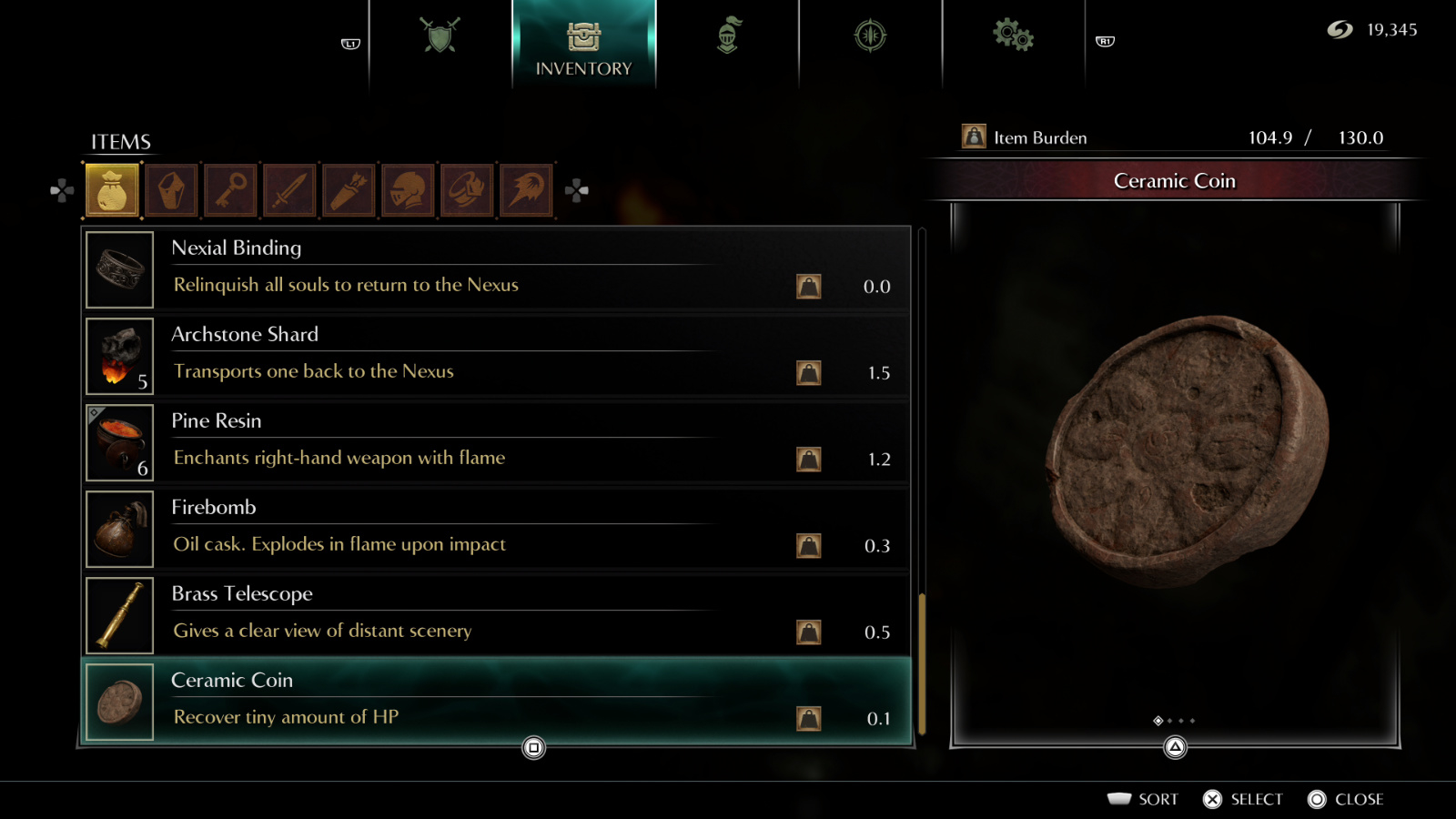Select the Ceramic Coin list entry
1456x819 pixels.
click(496, 701)
